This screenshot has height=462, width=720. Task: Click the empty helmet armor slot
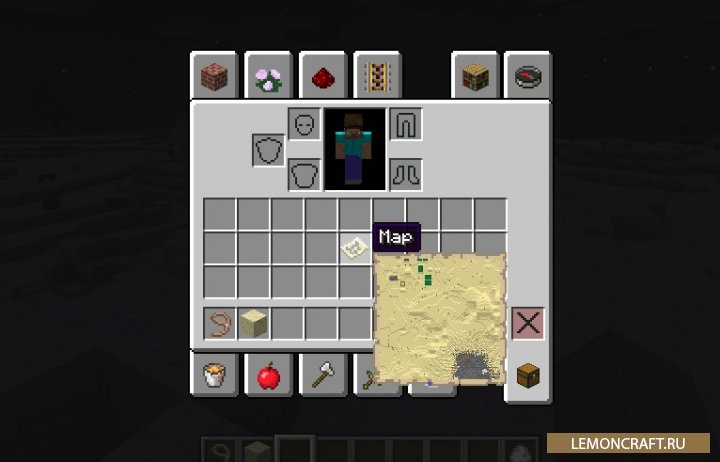coord(304,124)
